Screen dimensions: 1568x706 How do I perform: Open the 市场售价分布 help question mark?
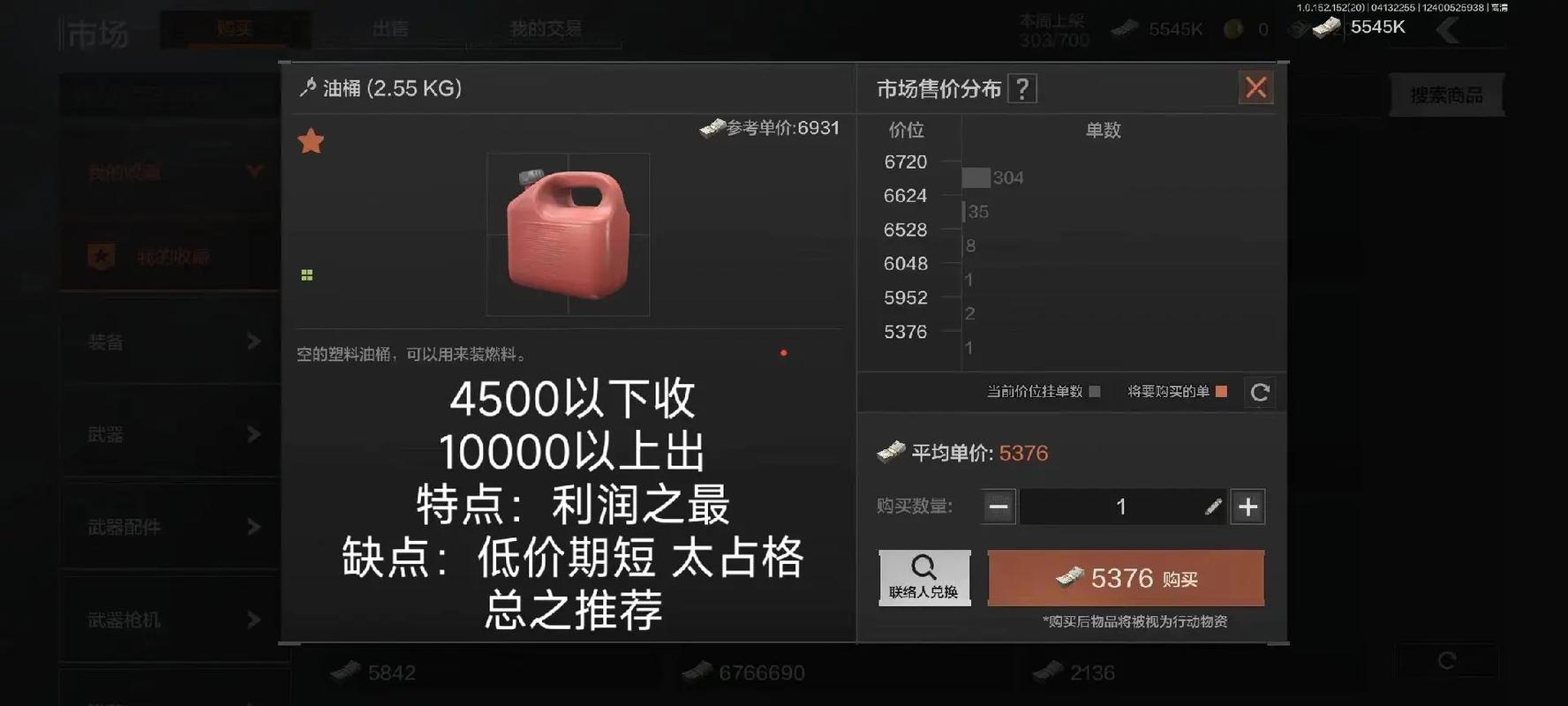point(1022,88)
